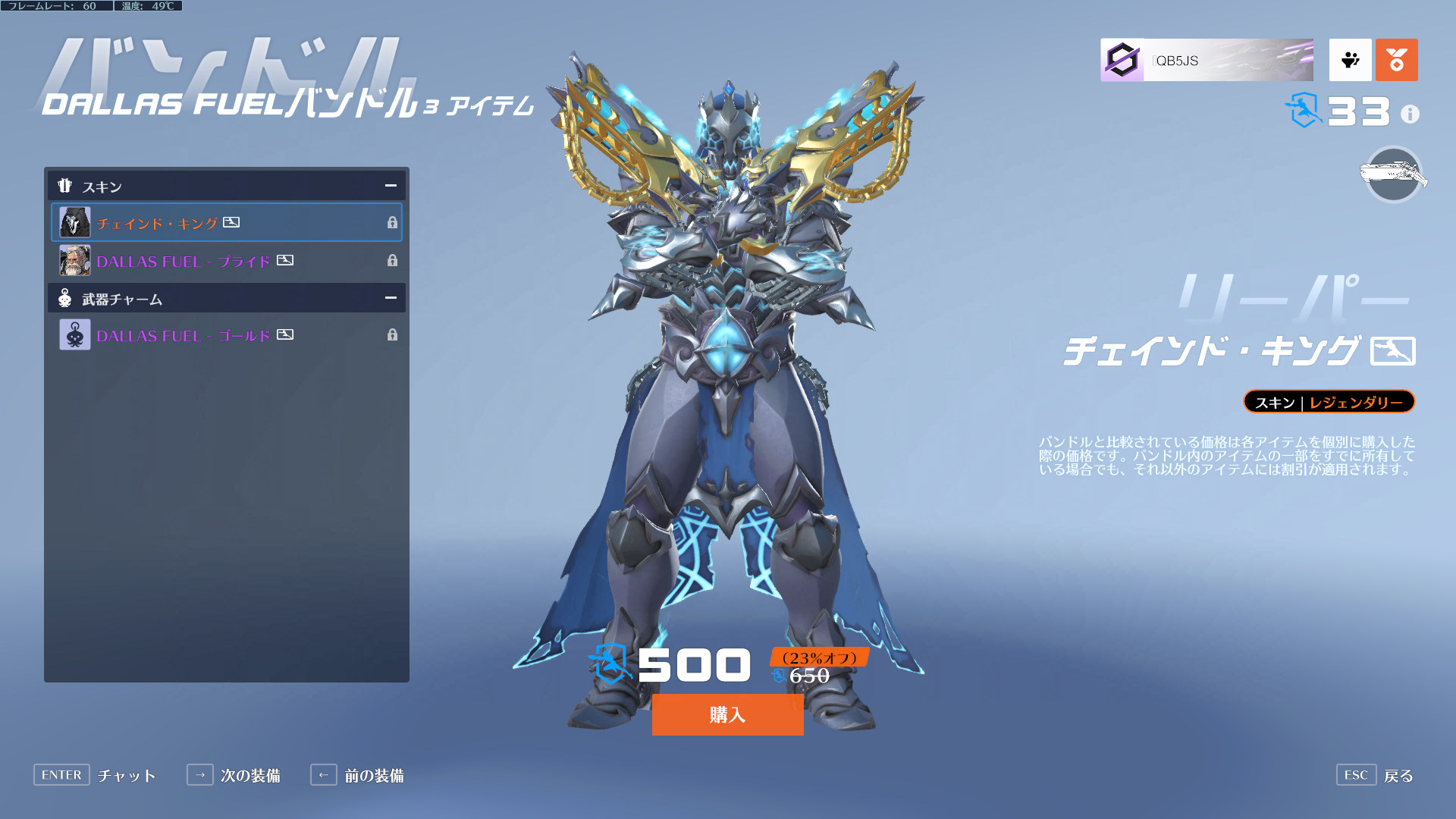Select the チェインド・キング skin row

click(226, 223)
